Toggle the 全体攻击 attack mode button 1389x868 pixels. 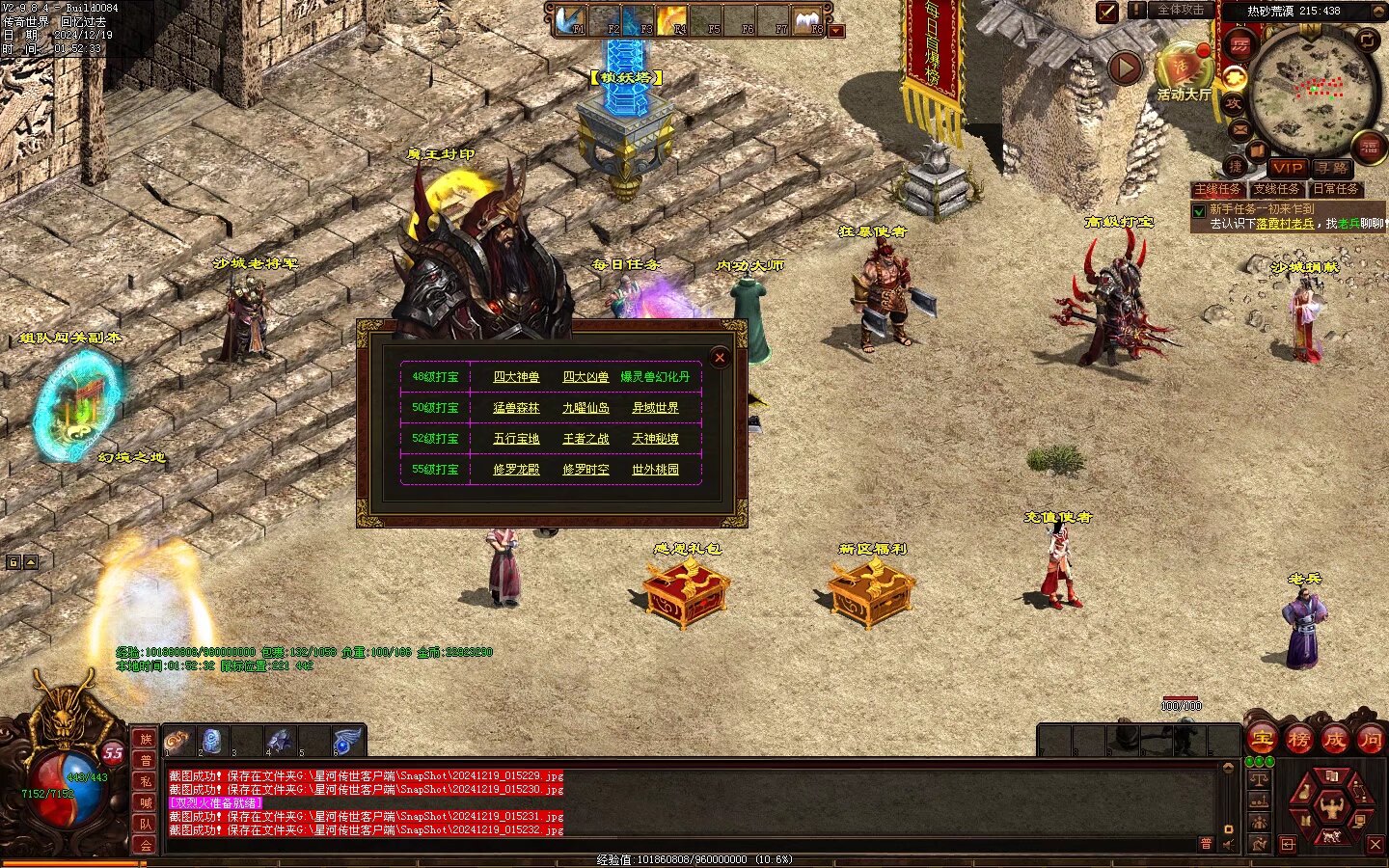pos(1180,11)
